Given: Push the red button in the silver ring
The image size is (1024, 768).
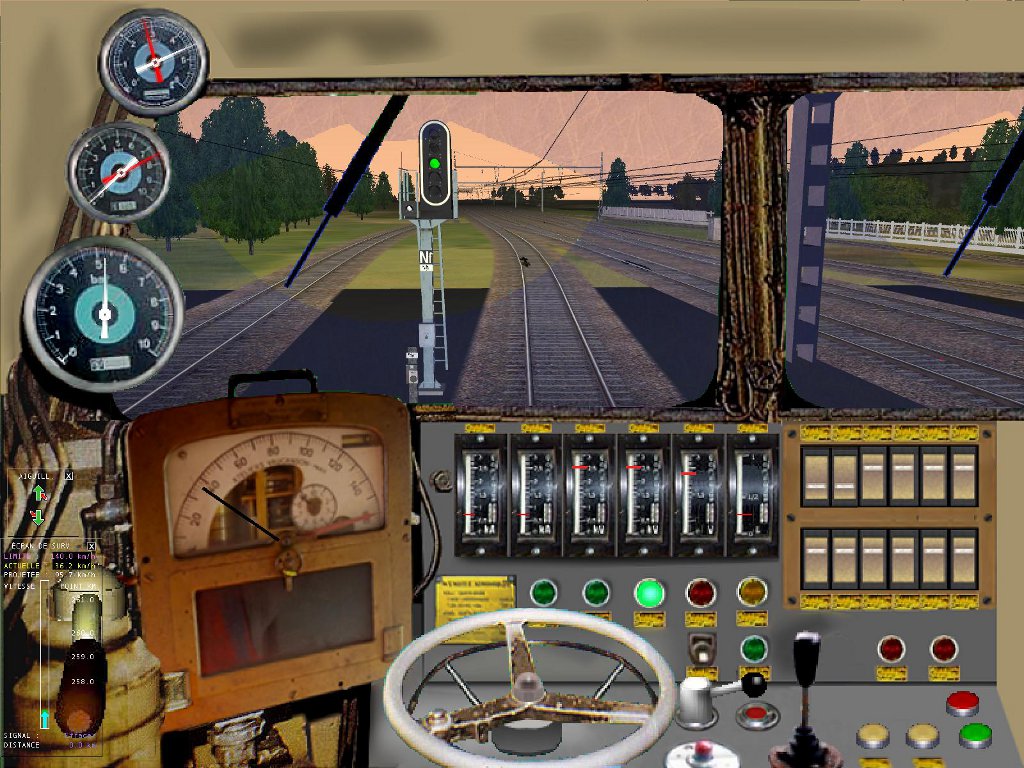Looking at the screenshot, I should pos(756,714).
